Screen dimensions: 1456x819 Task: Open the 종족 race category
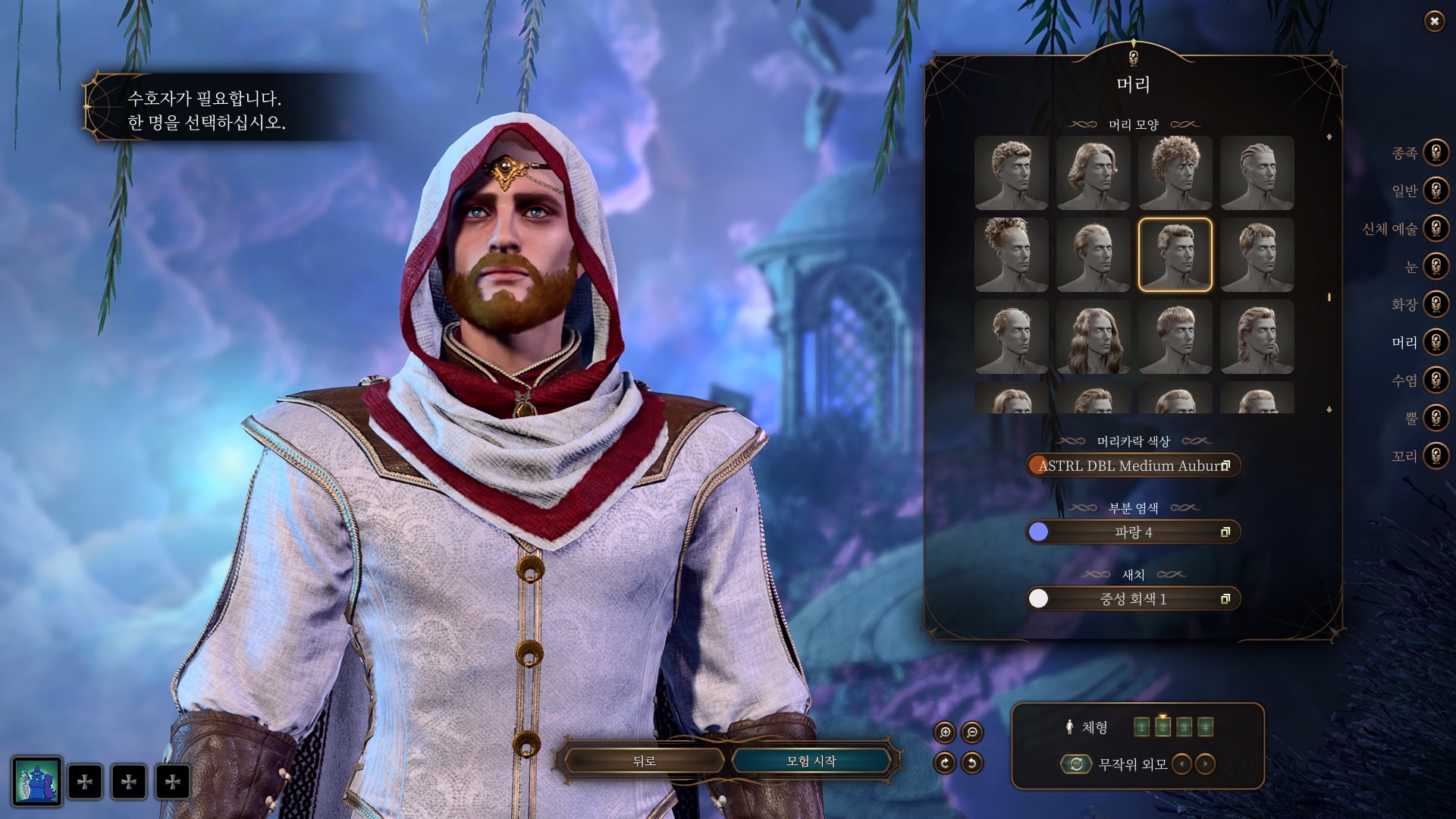coord(1435,152)
